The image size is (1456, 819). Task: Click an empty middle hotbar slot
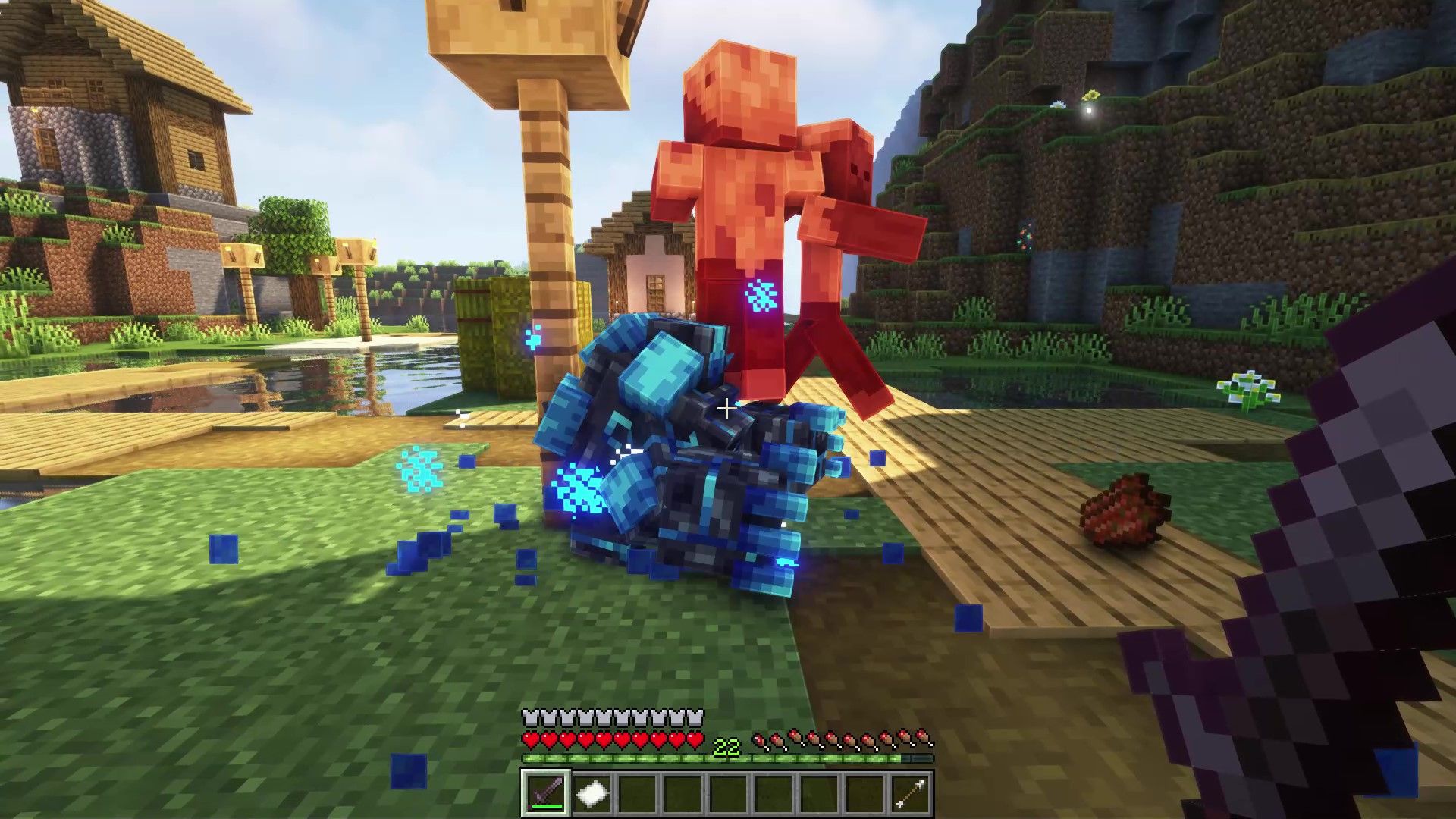(x=730, y=794)
